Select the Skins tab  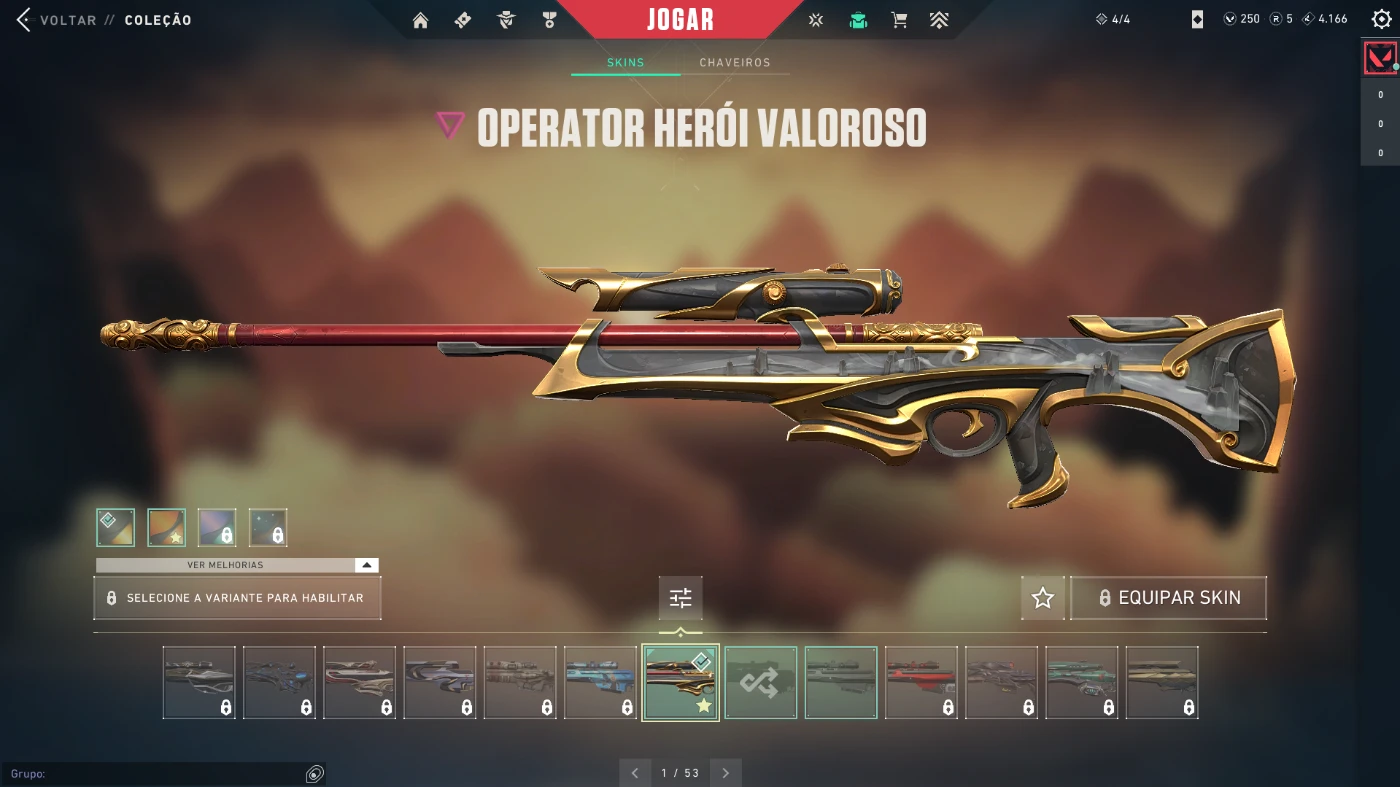626,63
